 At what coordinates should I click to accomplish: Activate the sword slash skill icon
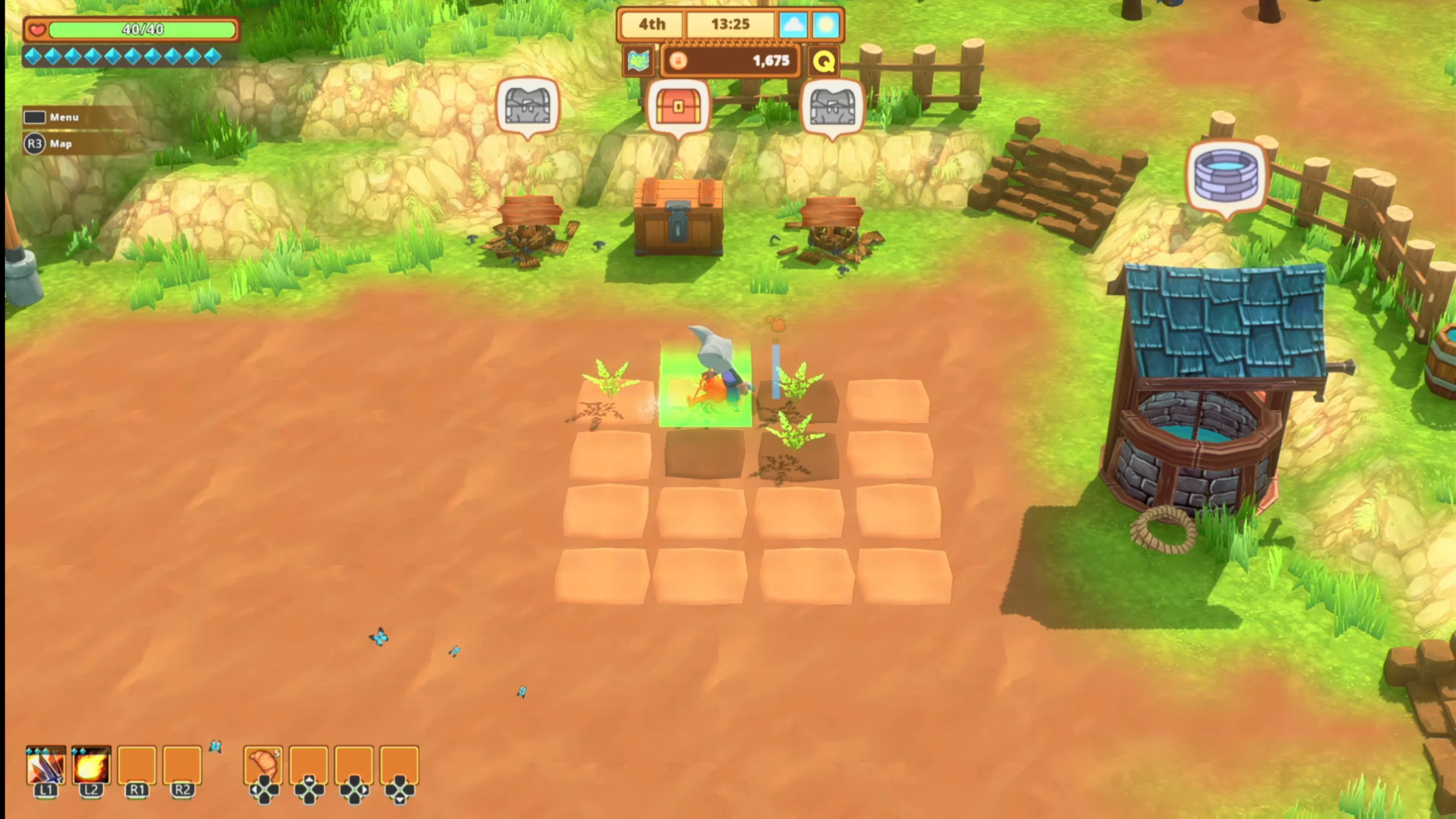pos(46,765)
